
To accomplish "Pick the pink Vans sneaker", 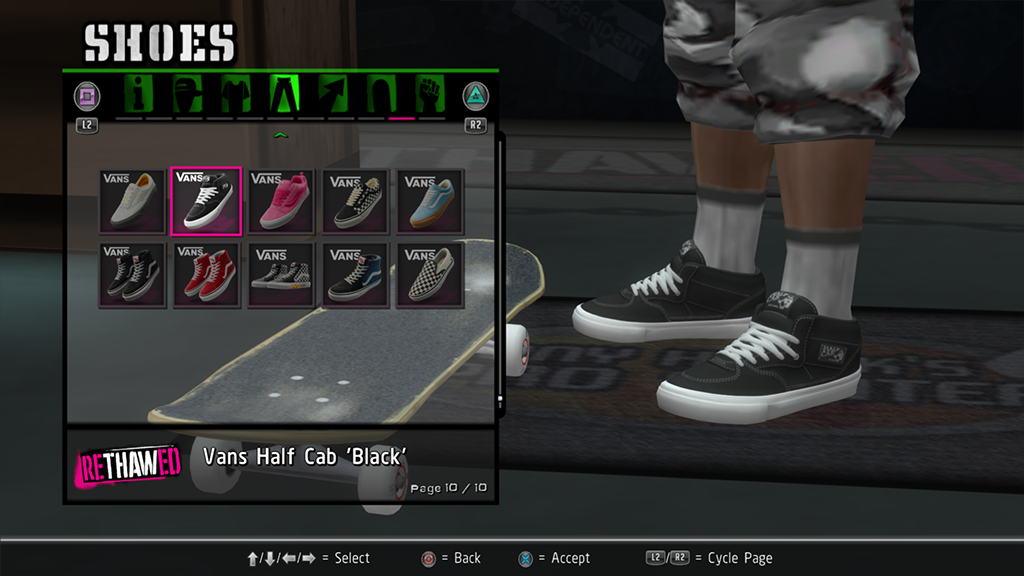I will (x=281, y=201).
